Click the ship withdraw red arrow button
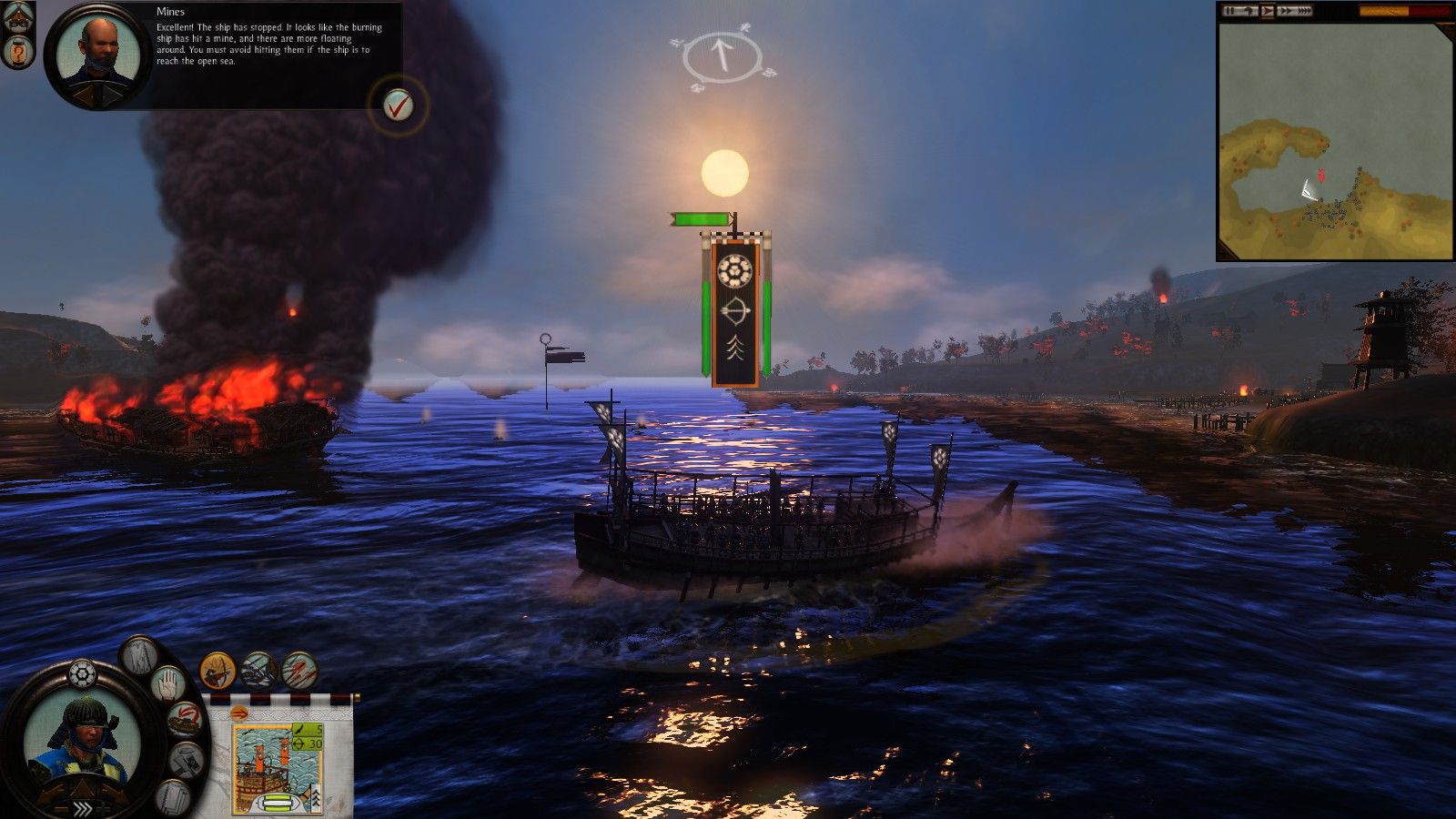 (186, 719)
